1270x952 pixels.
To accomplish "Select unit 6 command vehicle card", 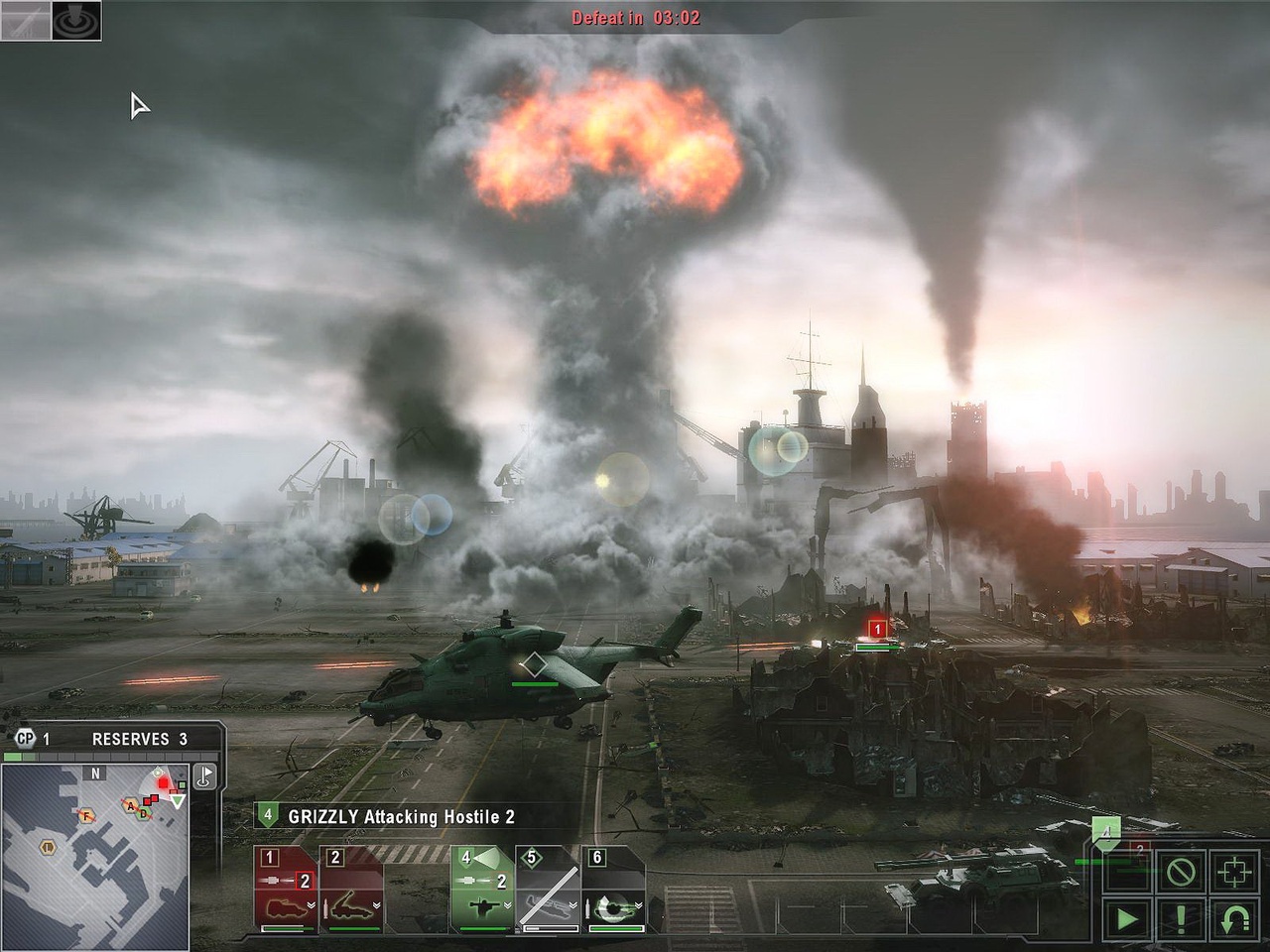I will 612,889.
